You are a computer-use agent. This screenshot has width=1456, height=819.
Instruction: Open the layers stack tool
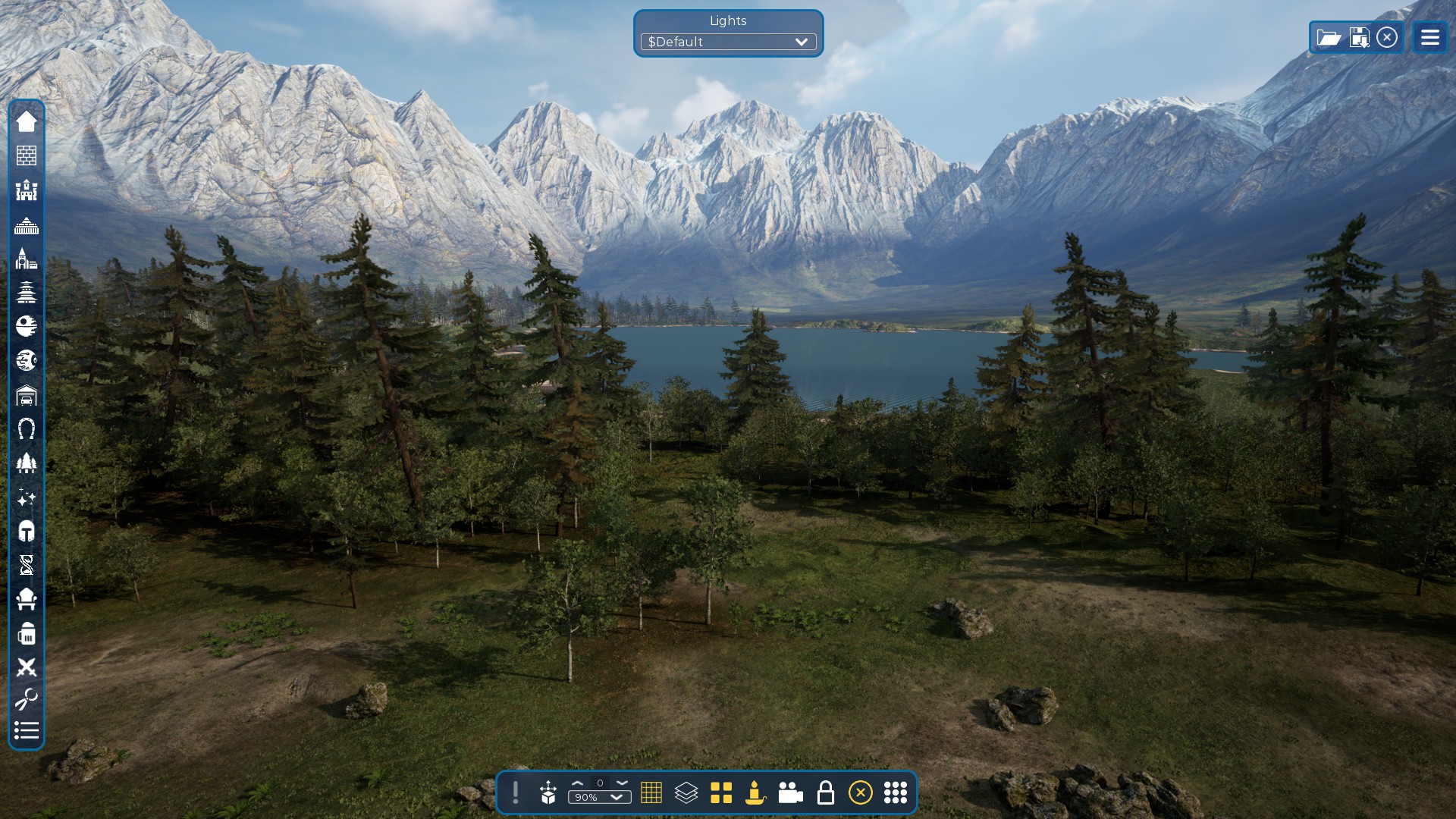click(686, 792)
